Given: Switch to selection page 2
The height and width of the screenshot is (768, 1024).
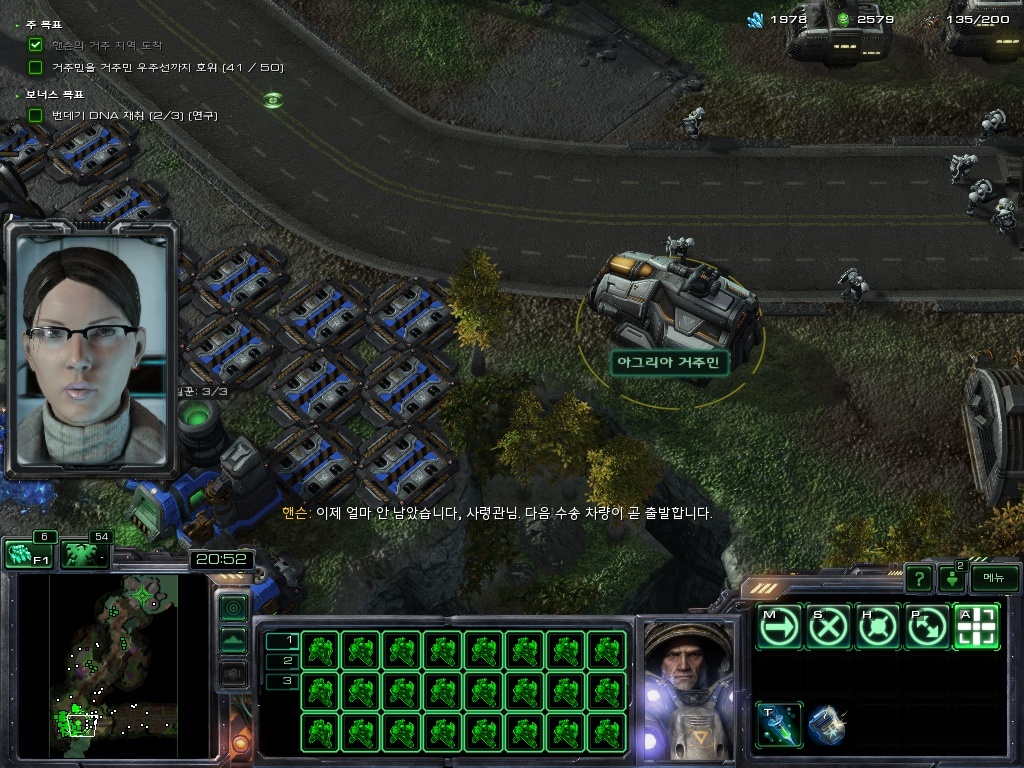Looking at the screenshot, I should (282, 660).
